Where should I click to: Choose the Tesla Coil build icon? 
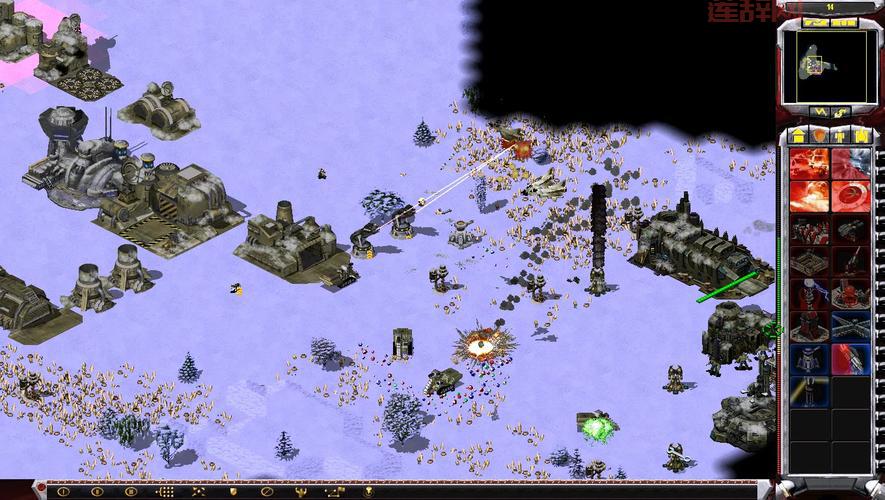pyautogui.click(x=809, y=295)
